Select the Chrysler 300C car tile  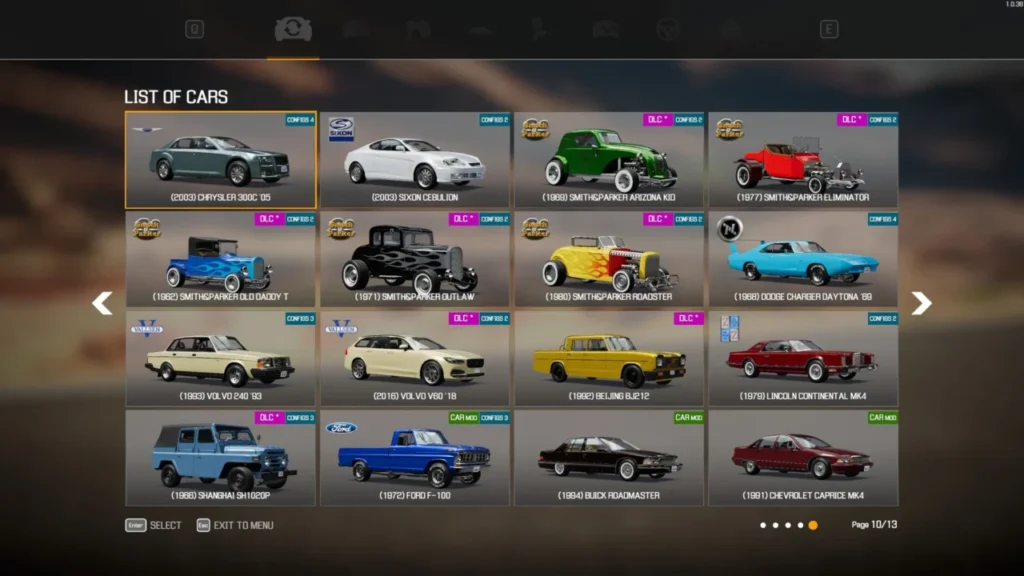click(220, 160)
